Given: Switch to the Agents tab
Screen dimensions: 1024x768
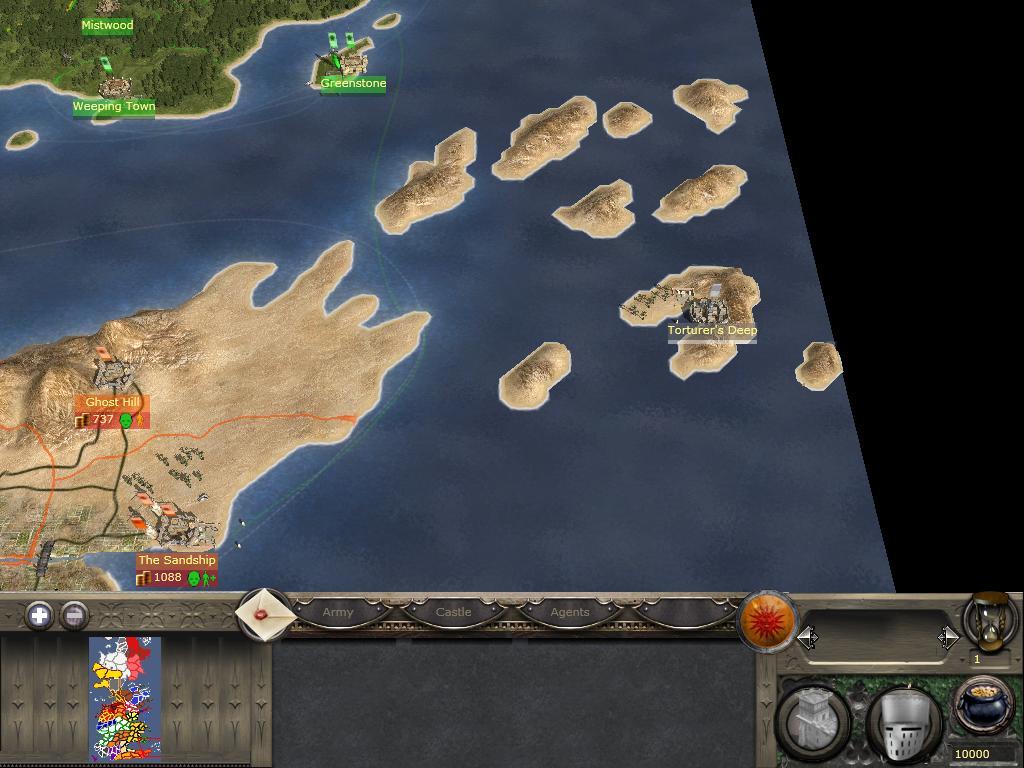Looking at the screenshot, I should (570, 612).
